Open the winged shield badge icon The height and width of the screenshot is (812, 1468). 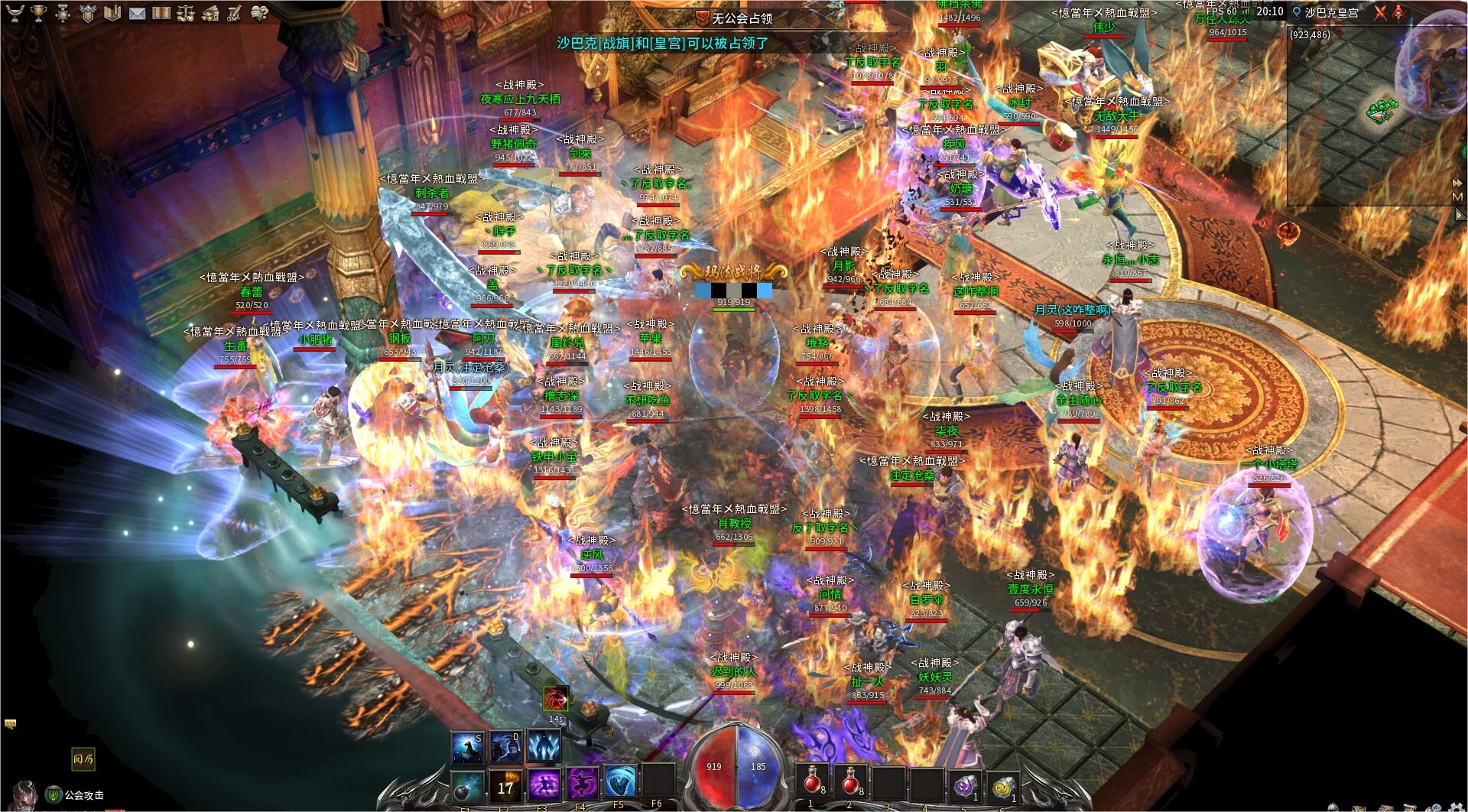tap(88, 13)
